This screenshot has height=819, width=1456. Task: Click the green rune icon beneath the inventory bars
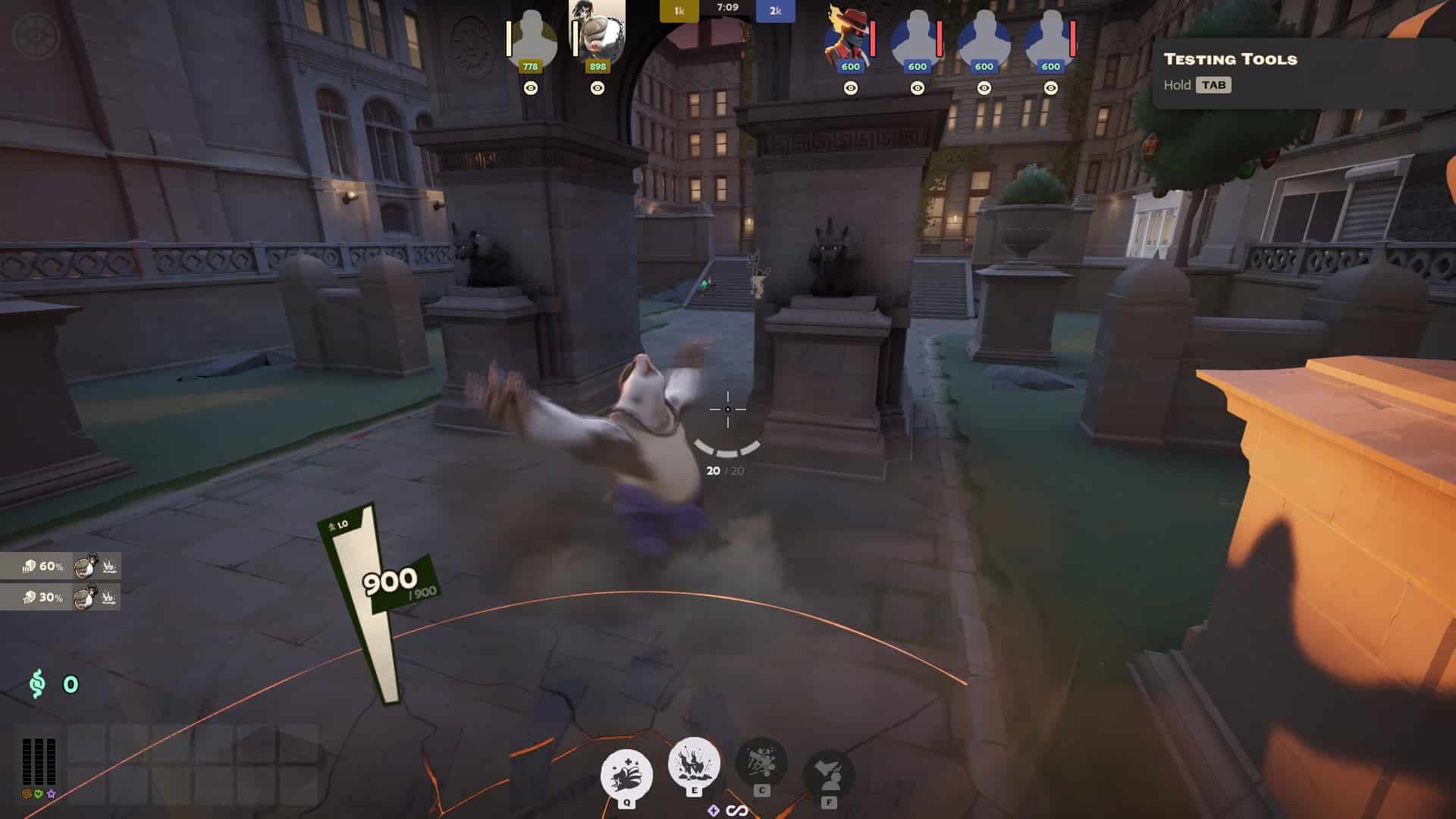(37, 794)
